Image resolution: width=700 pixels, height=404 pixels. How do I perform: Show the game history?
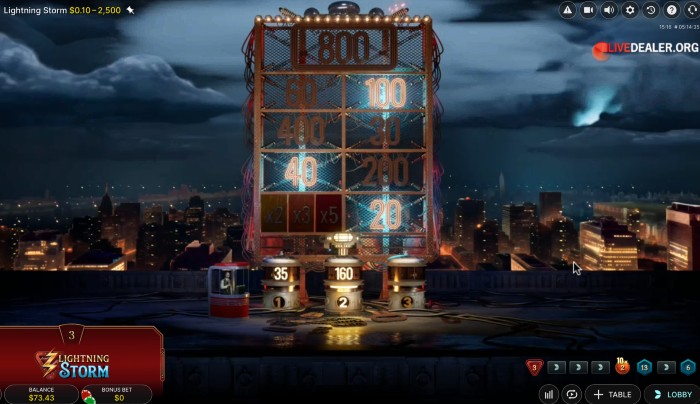click(651, 10)
